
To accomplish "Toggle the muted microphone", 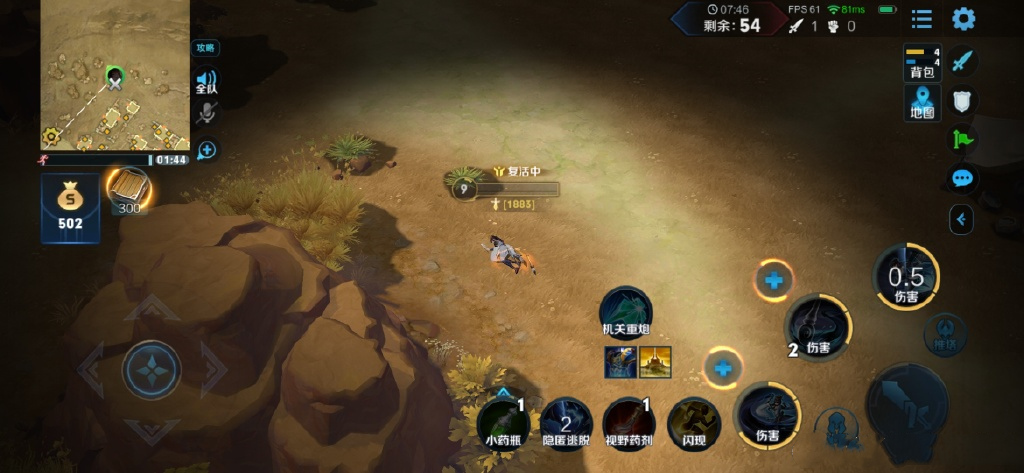I will (x=206, y=113).
